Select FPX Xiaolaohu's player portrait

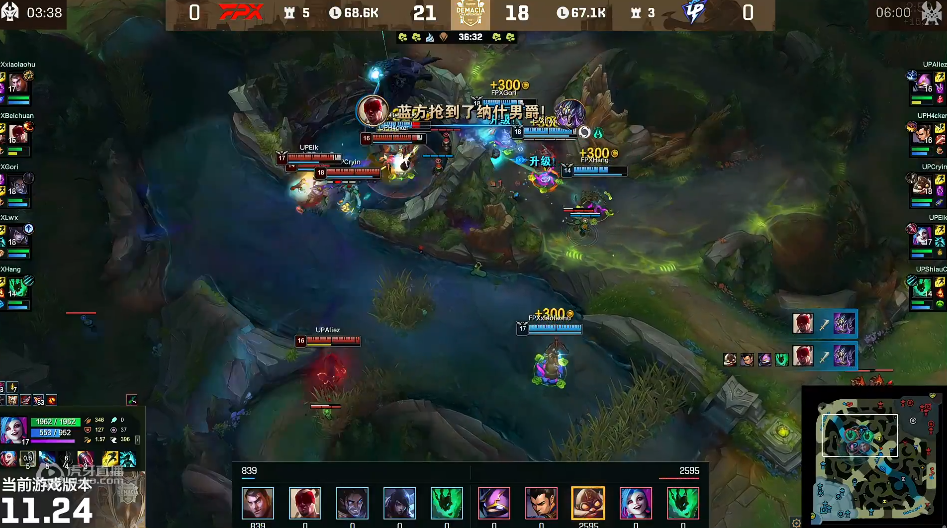17,85
